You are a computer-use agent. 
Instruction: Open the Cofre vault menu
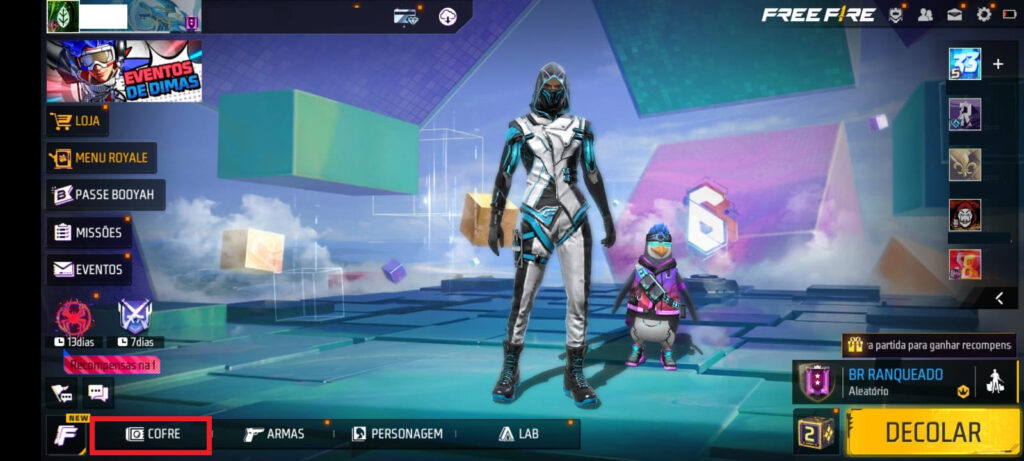151,434
